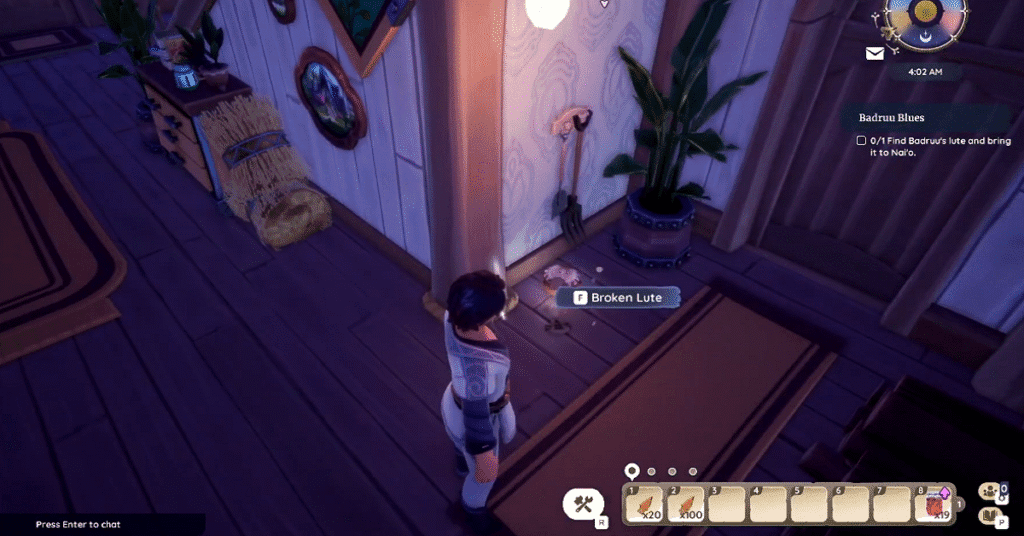Select the hotbar slot with 100 items

click(x=686, y=504)
